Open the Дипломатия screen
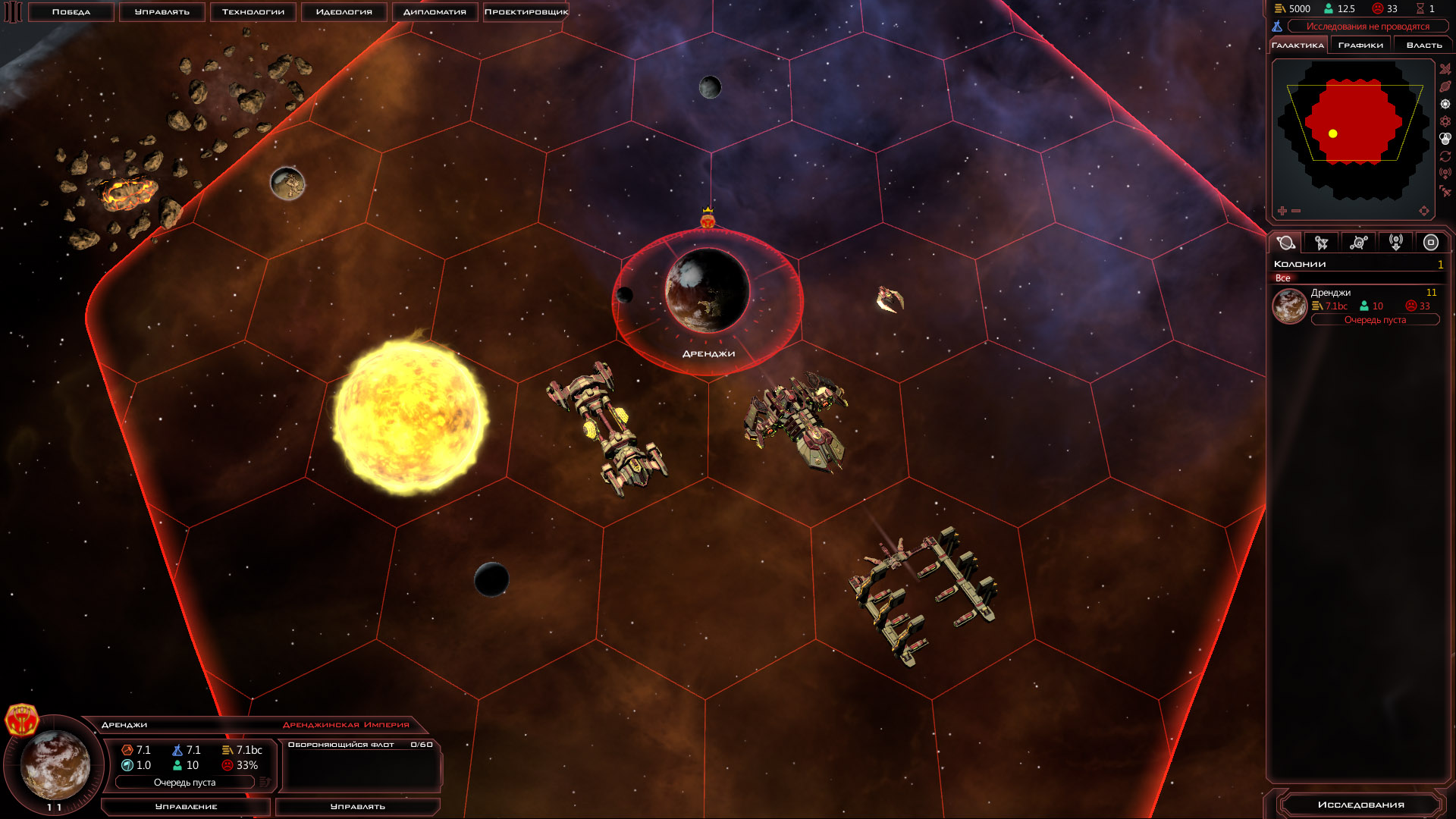Screen dimensions: 1456x819 pos(435,12)
